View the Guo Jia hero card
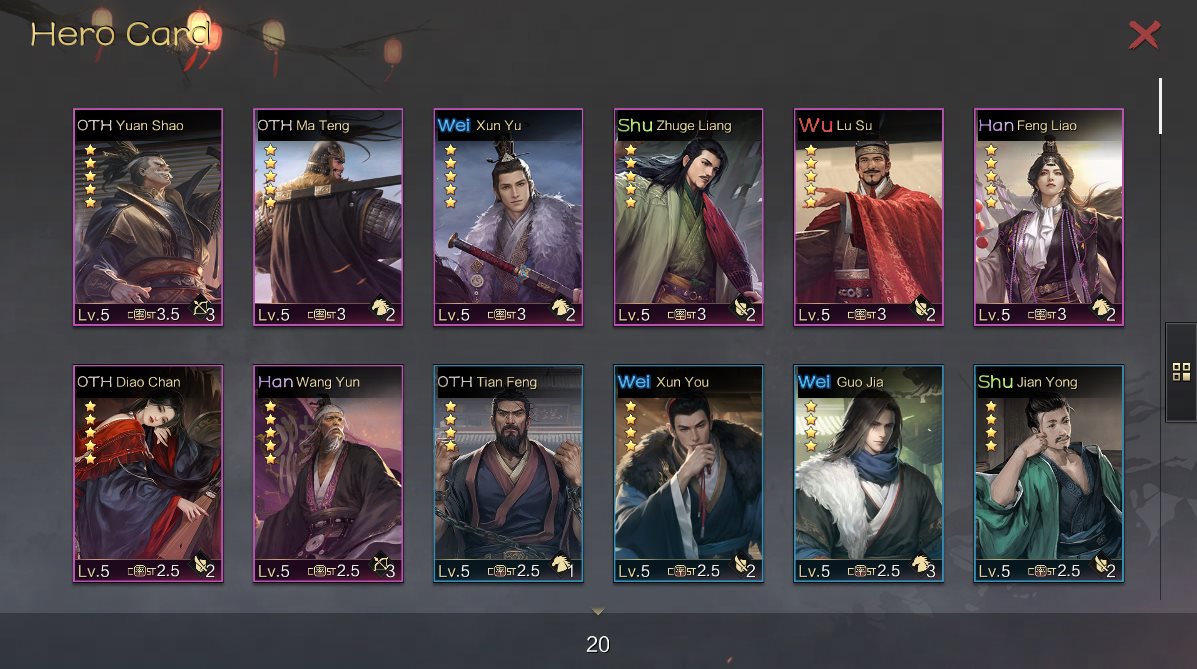 click(868, 473)
